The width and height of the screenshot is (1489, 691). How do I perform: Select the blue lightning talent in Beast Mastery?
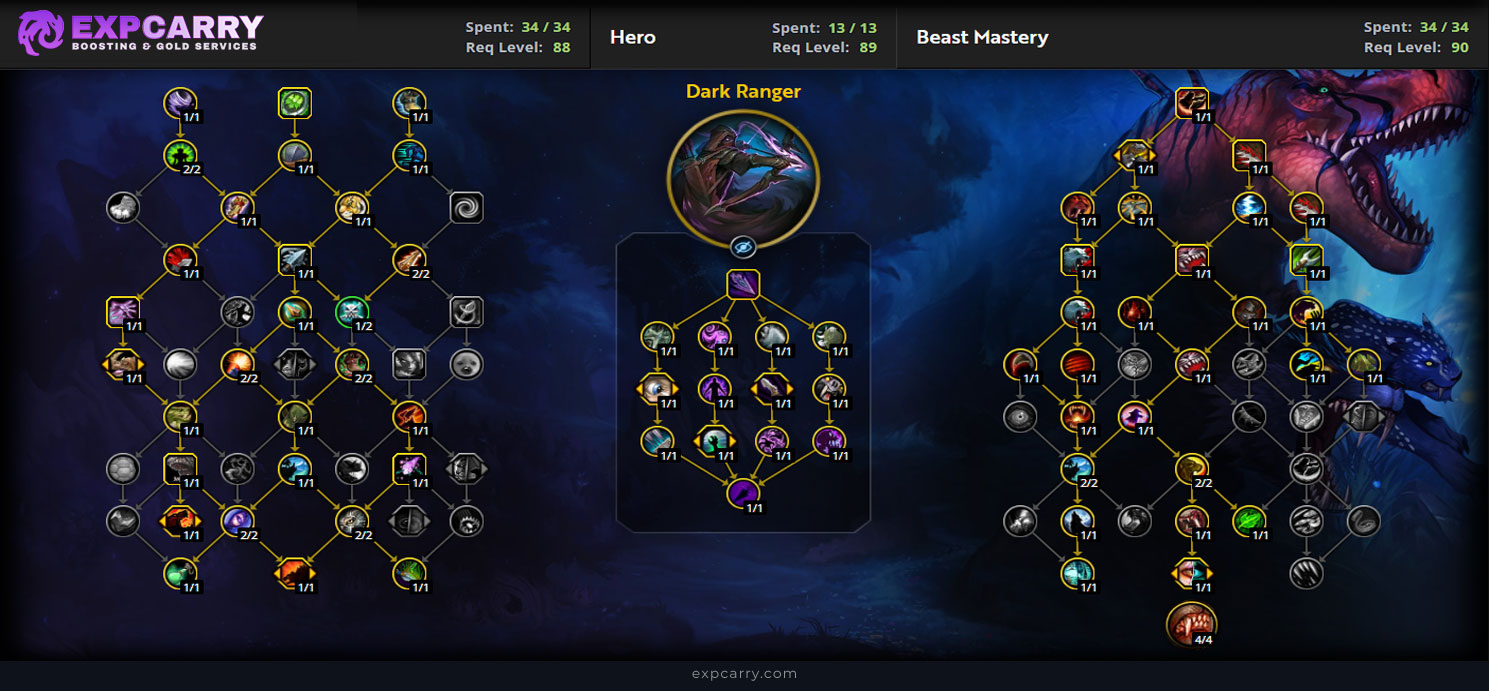click(x=1249, y=207)
